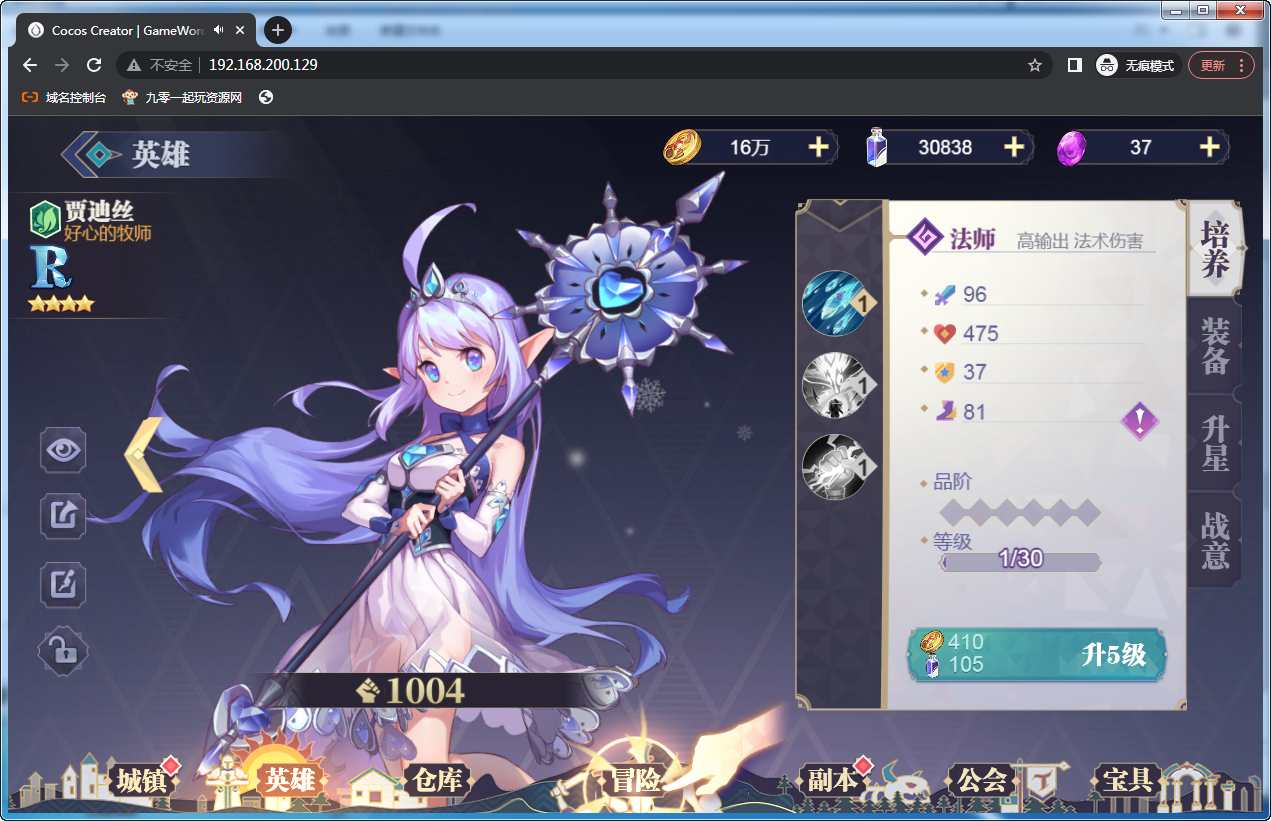Click the padlock lock hero button
The image size is (1271, 821).
click(63, 652)
